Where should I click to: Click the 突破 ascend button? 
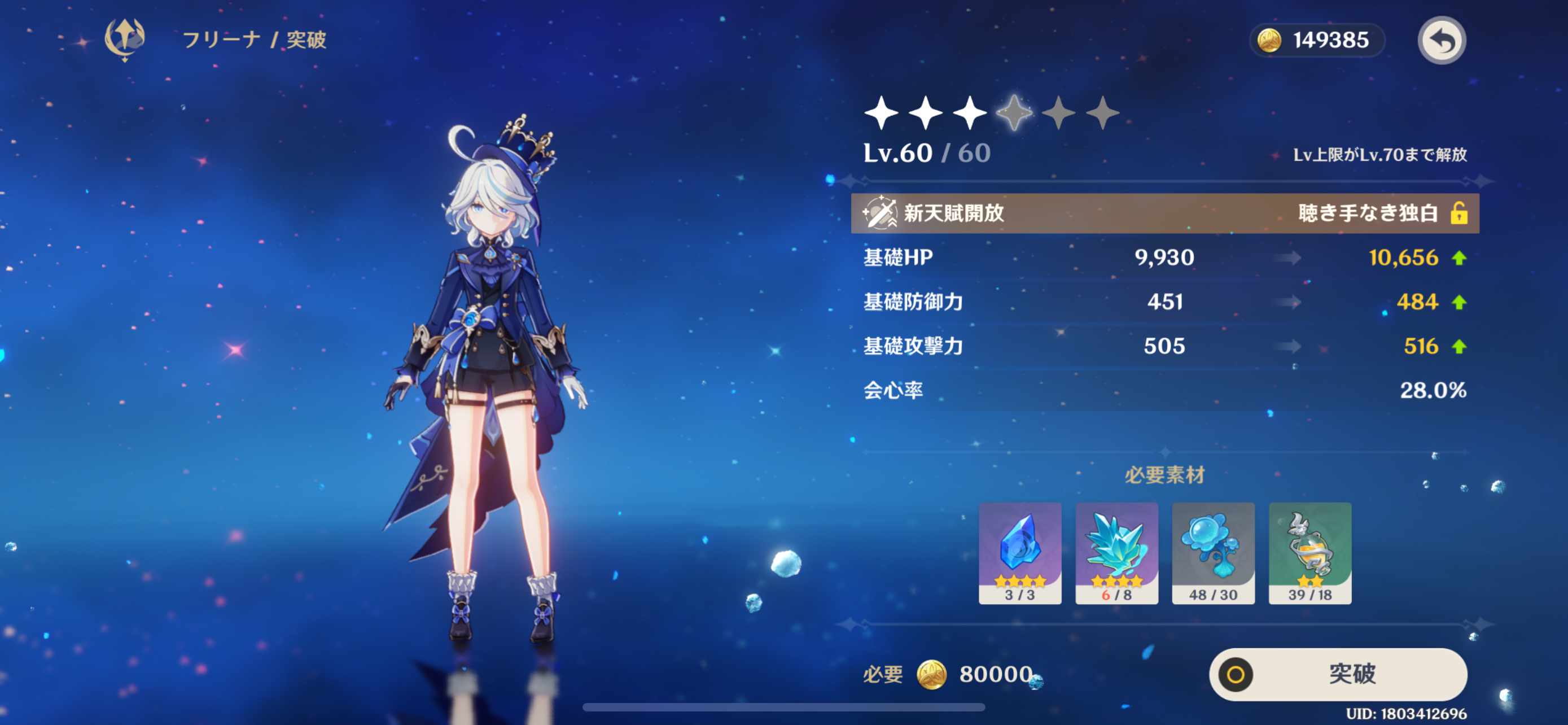[x=1338, y=674]
